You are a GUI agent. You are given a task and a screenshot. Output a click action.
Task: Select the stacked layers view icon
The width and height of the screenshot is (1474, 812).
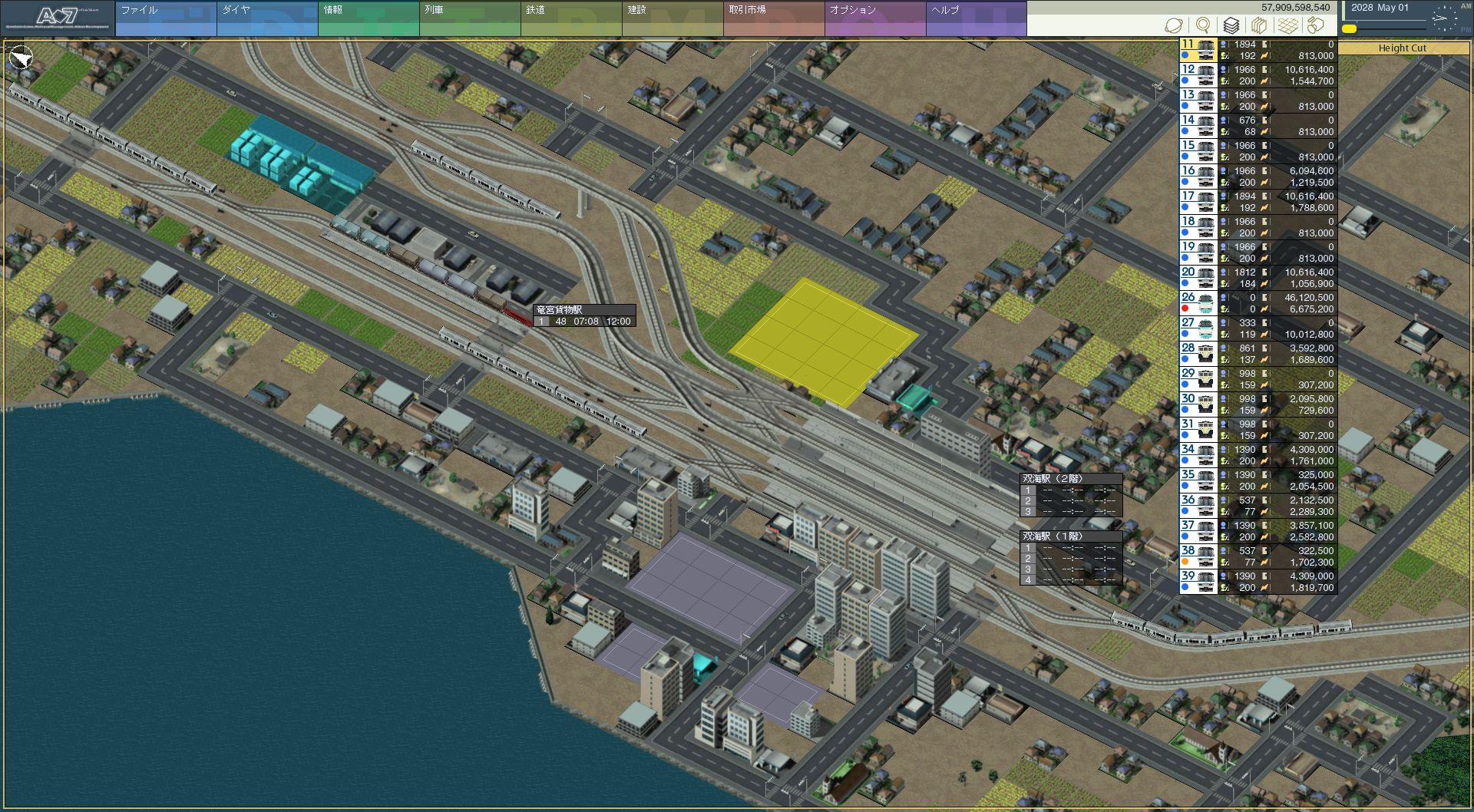point(1231,25)
